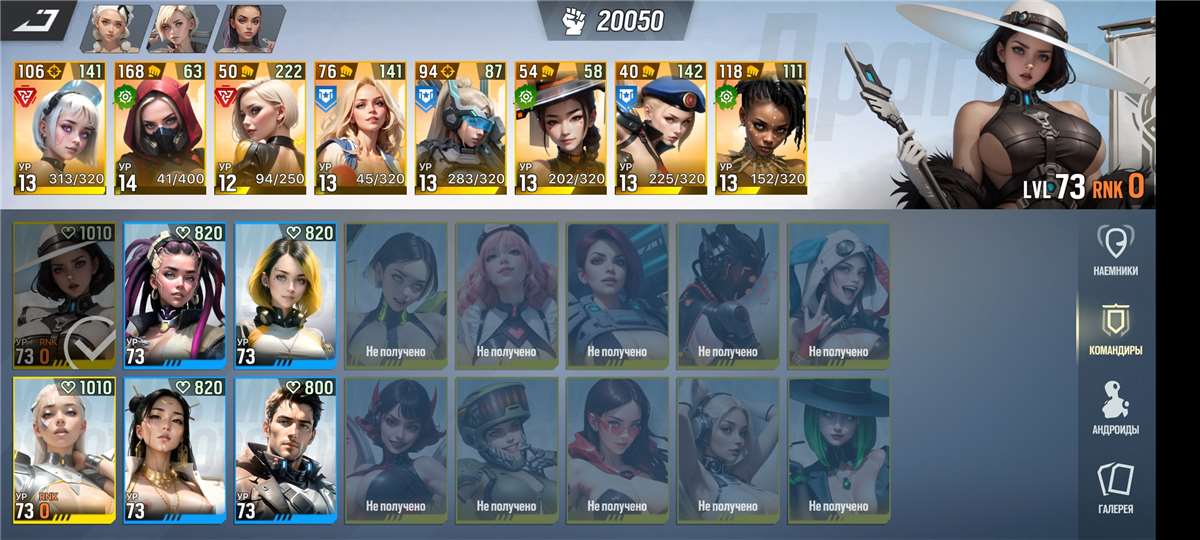Pick the blue-beret mercenary card
The image size is (1200, 540).
(660, 128)
